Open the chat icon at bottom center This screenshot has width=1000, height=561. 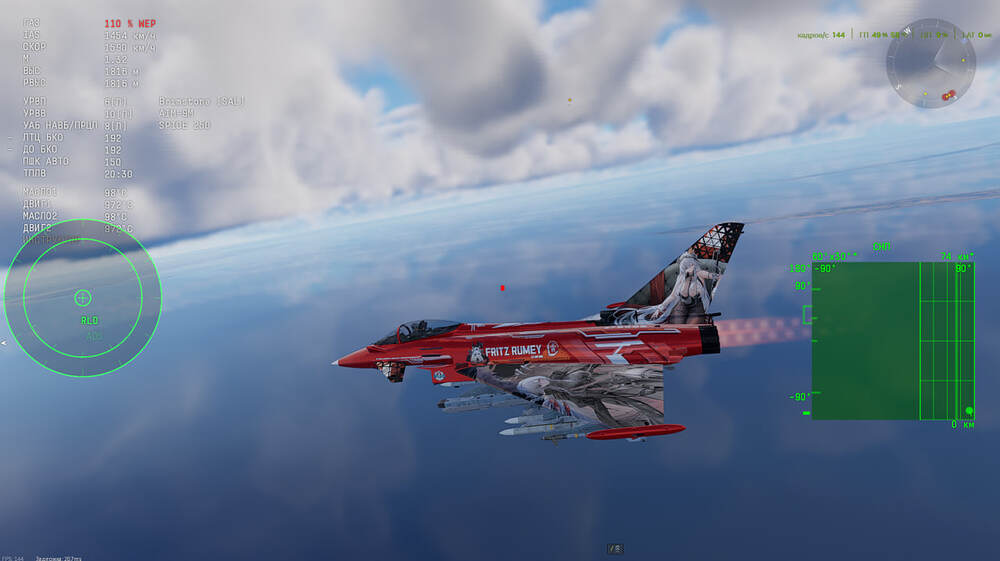(615, 548)
